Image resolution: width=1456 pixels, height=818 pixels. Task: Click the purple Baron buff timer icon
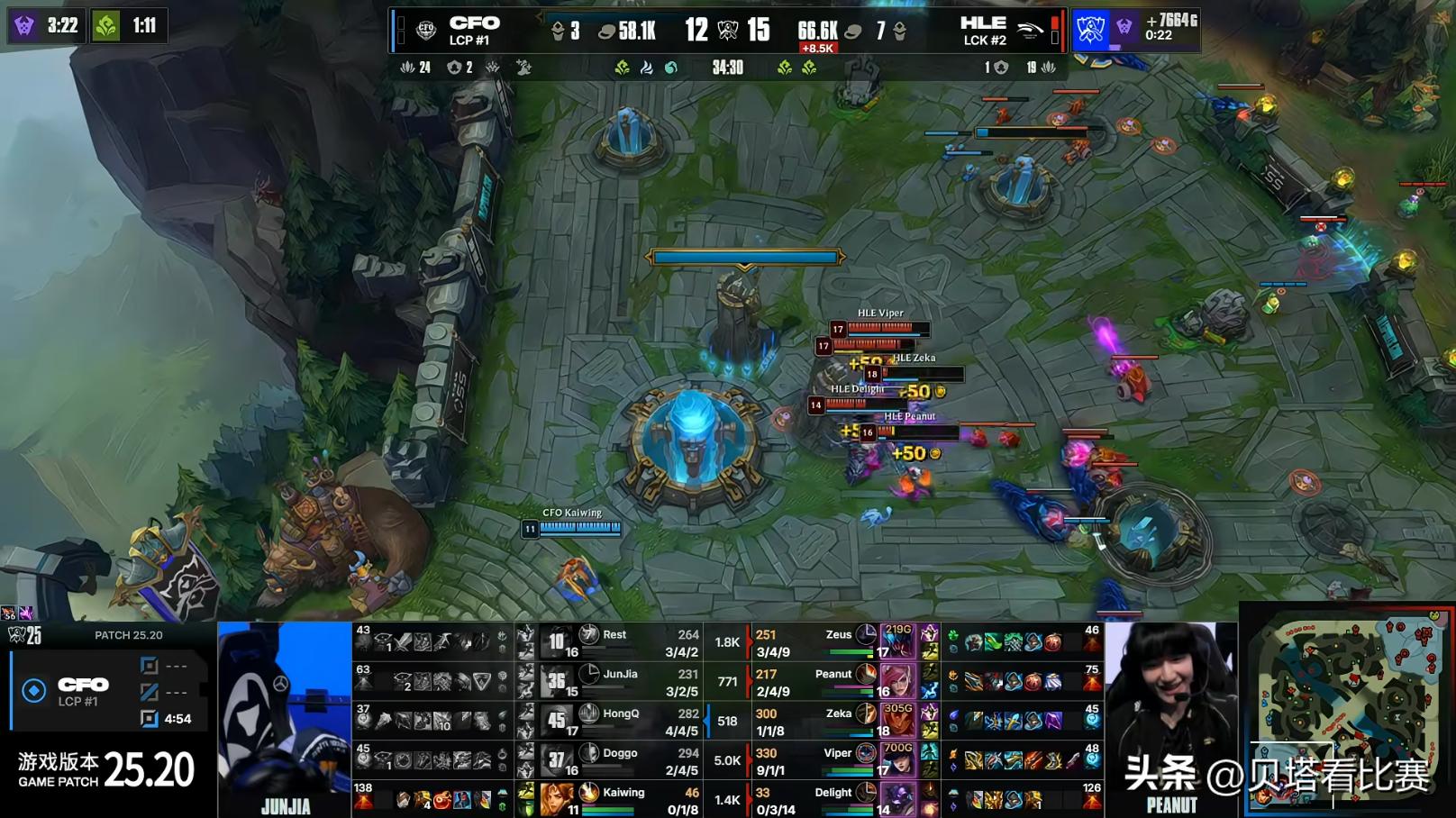(24, 25)
